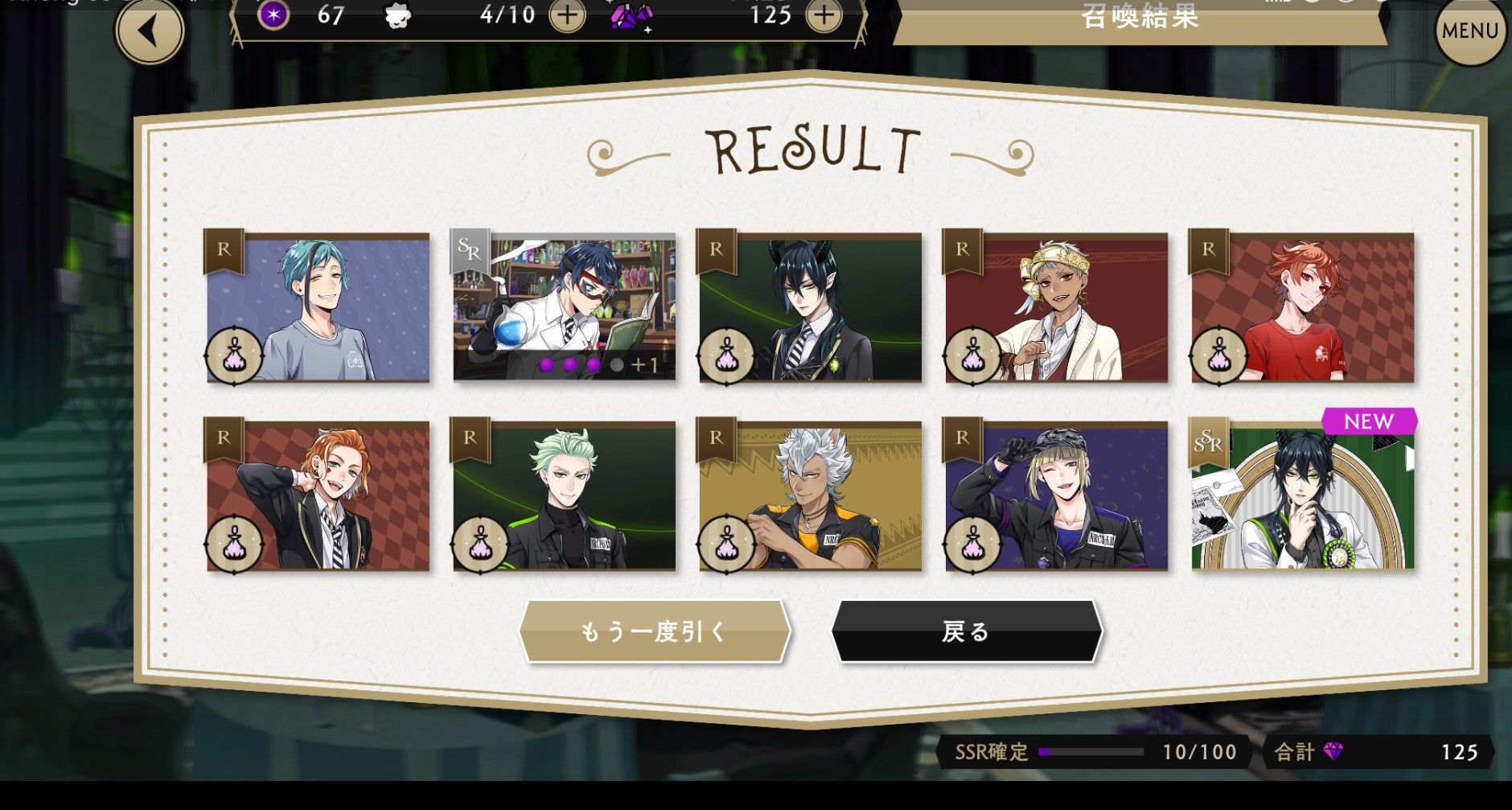Viewport: 1512px width, 810px height.
Task: Choose the green-haired R card in black jacket
Action: (x=565, y=496)
